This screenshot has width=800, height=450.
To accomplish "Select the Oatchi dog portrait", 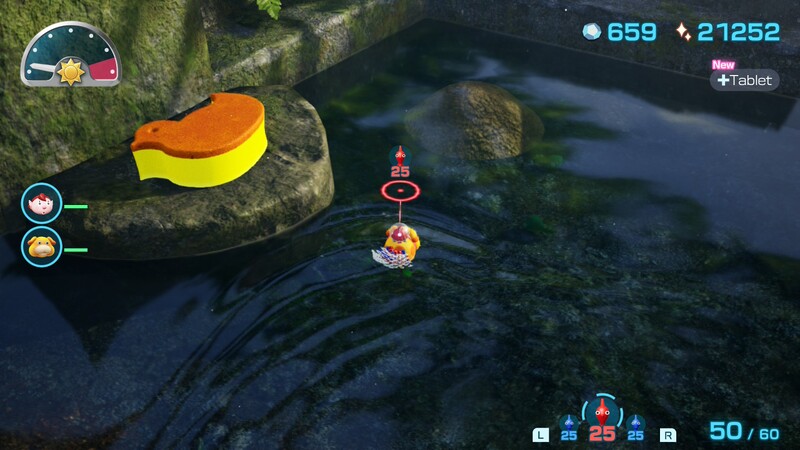I will 42,248.
